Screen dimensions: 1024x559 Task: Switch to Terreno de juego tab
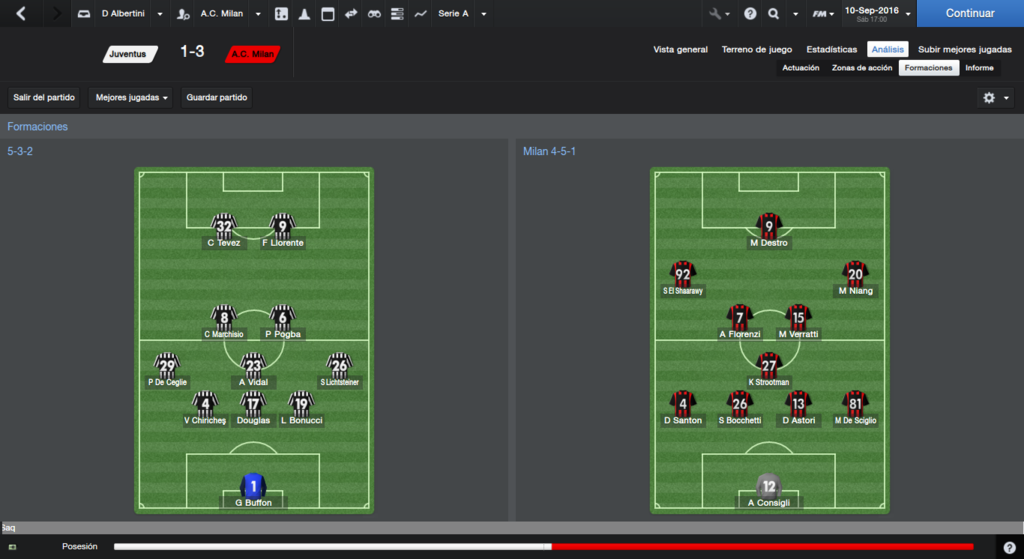click(757, 49)
